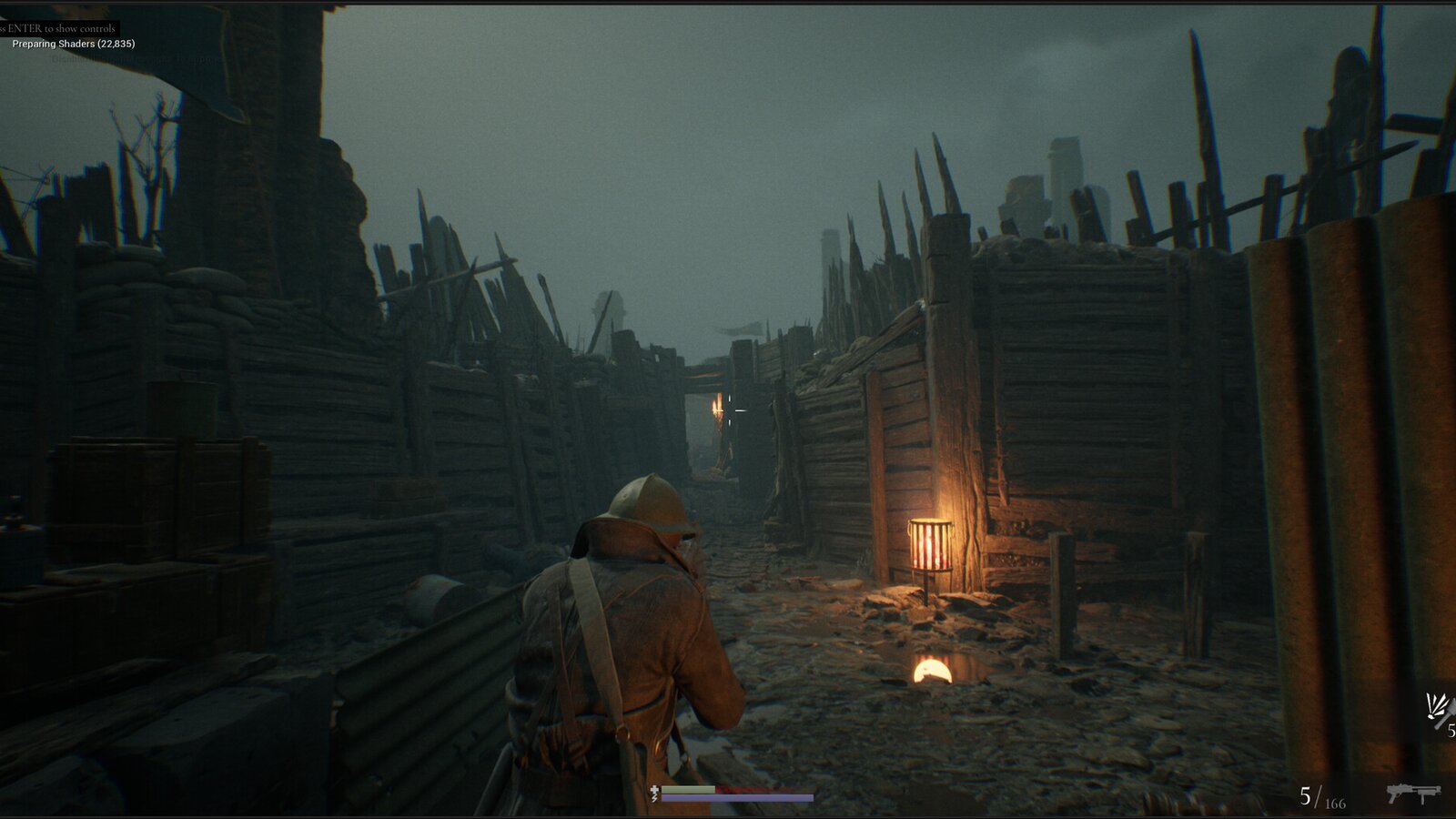Select the stick grenade icon
1456x819 pixels.
[1442, 714]
